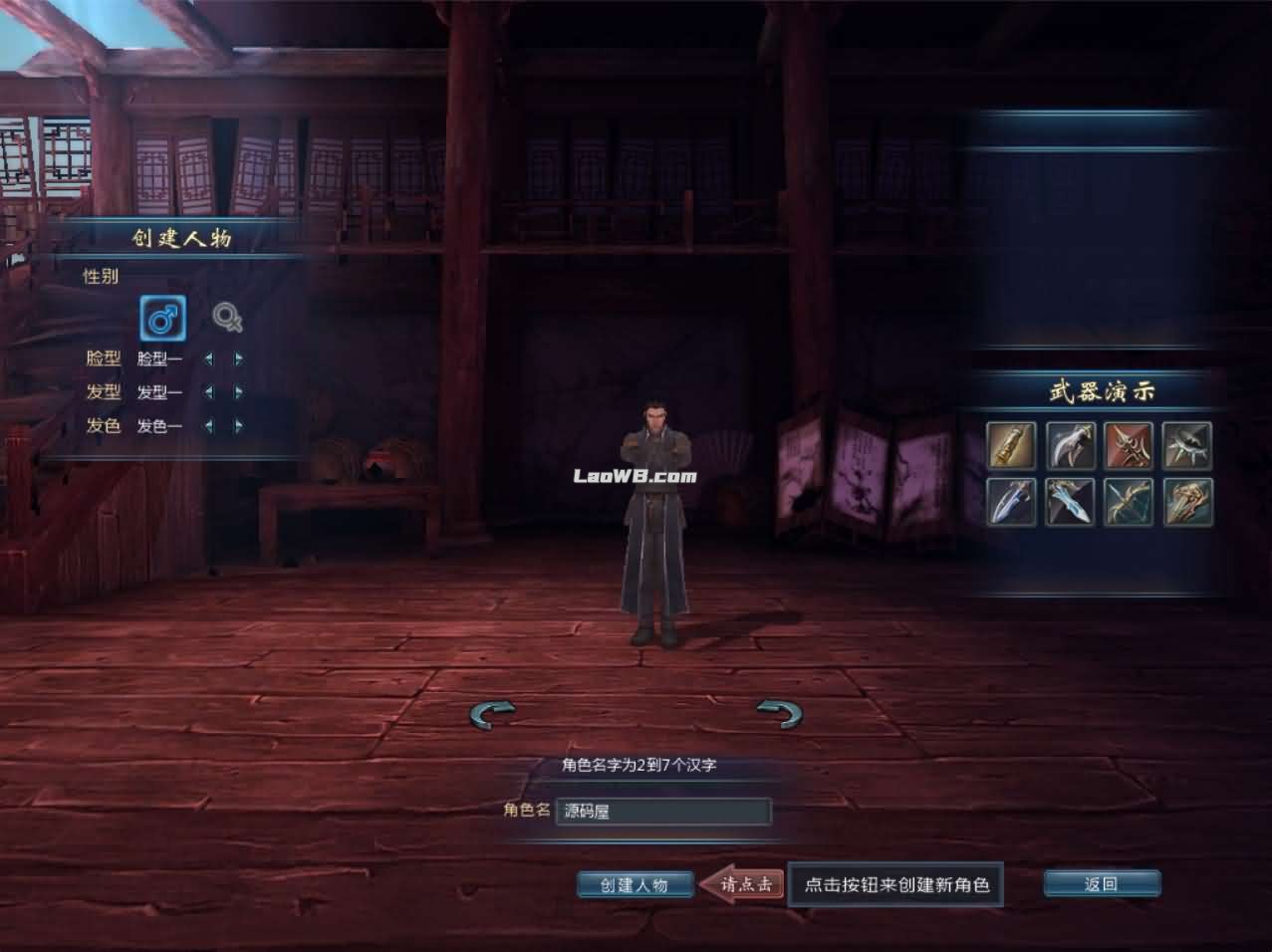Select previous 发型 hairstyle option
1272x952 pixels.
tap(208, 392)
